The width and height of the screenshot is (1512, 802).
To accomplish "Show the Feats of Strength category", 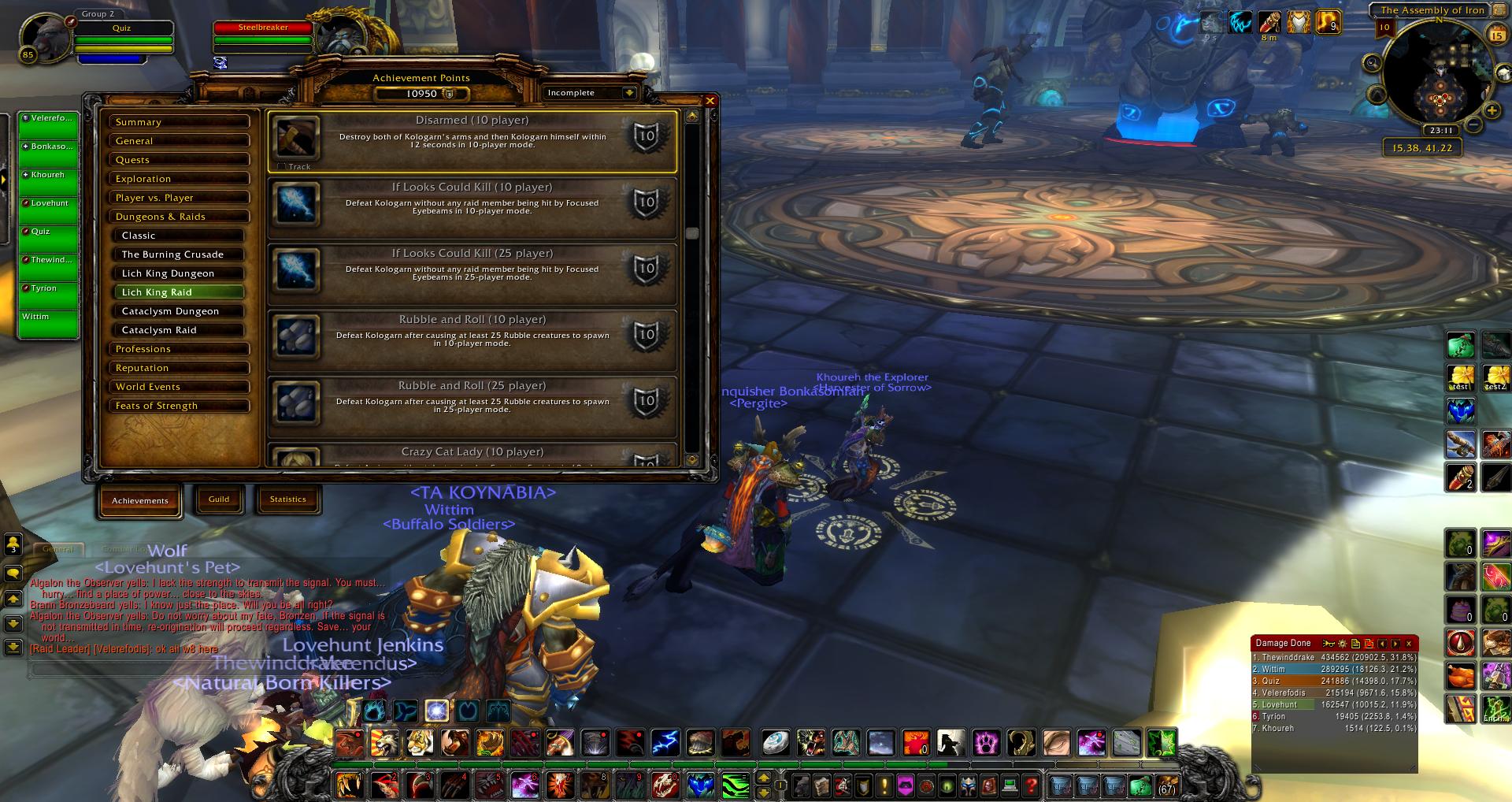I will click(179, 406).
